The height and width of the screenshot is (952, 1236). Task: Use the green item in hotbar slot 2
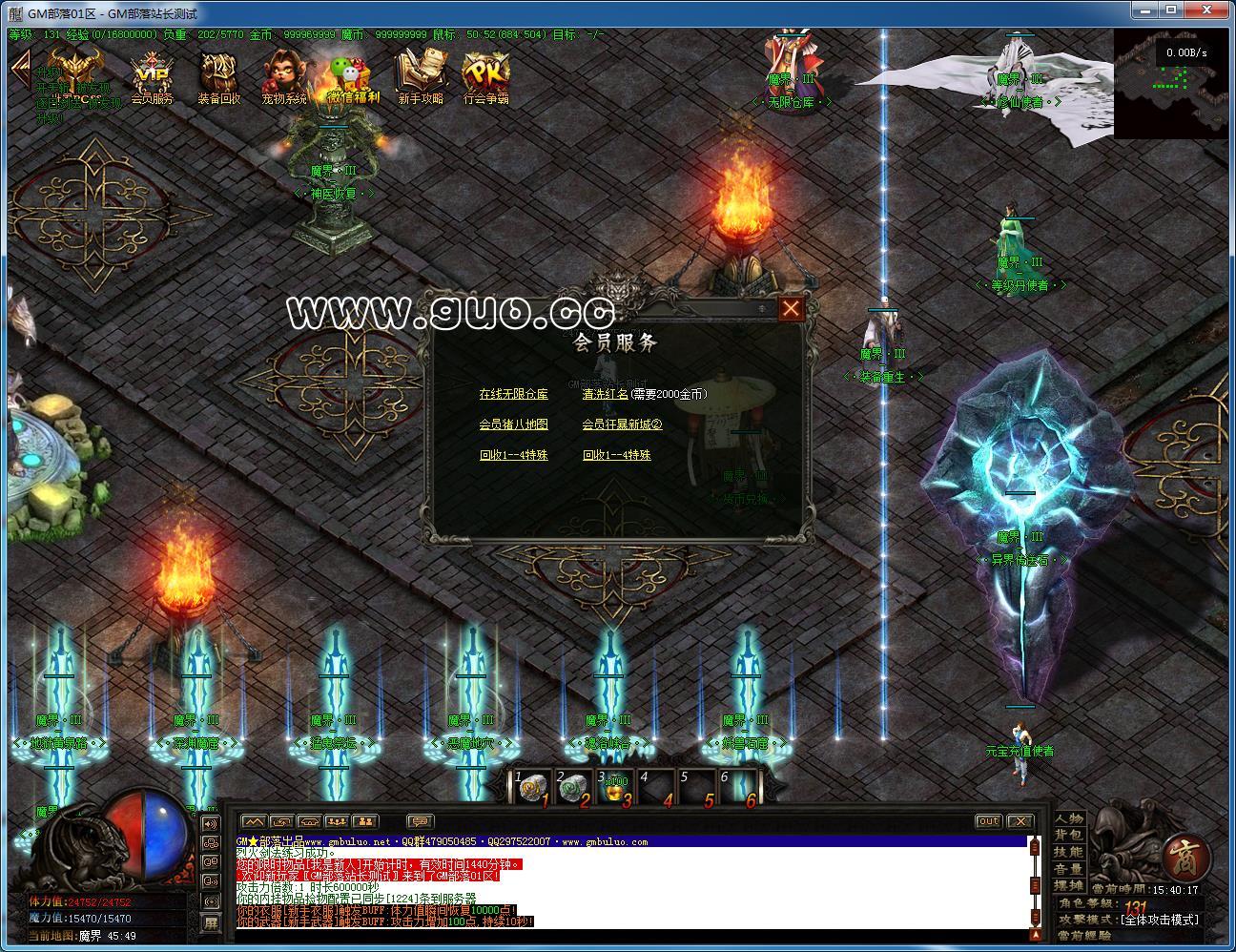click(x=574, y=788)
